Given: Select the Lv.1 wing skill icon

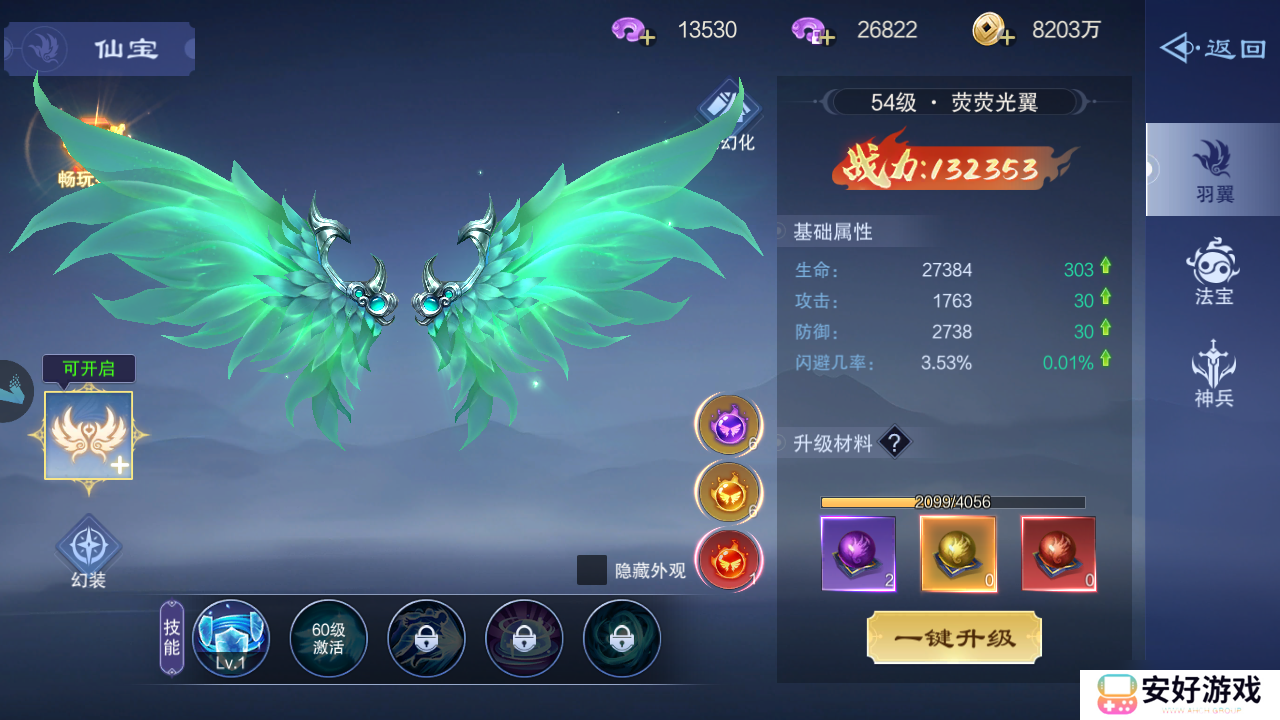Looking at the screenshot, I should point(230,638).
